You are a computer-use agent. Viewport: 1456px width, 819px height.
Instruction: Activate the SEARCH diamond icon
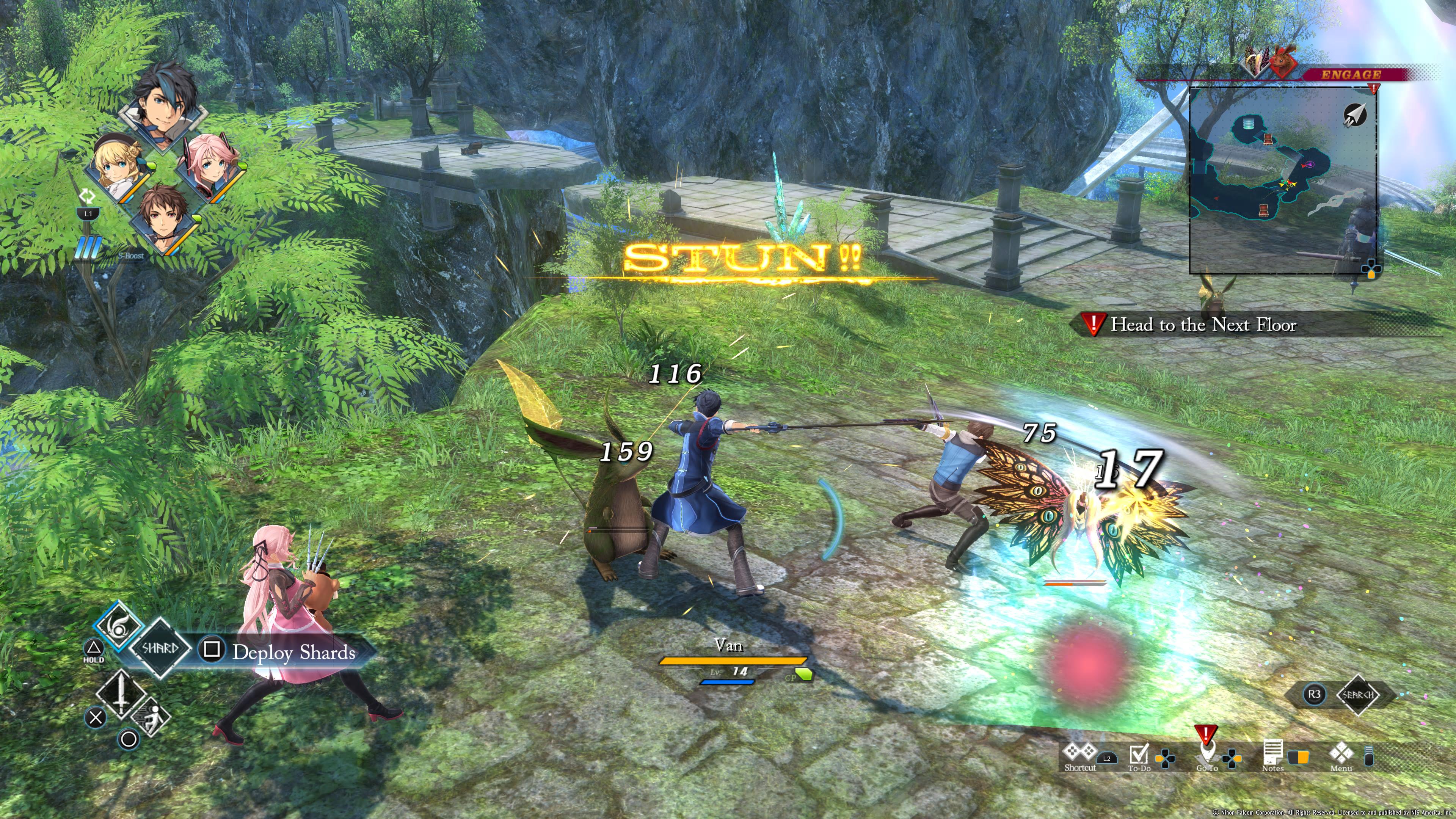[x=1358, y=695]
